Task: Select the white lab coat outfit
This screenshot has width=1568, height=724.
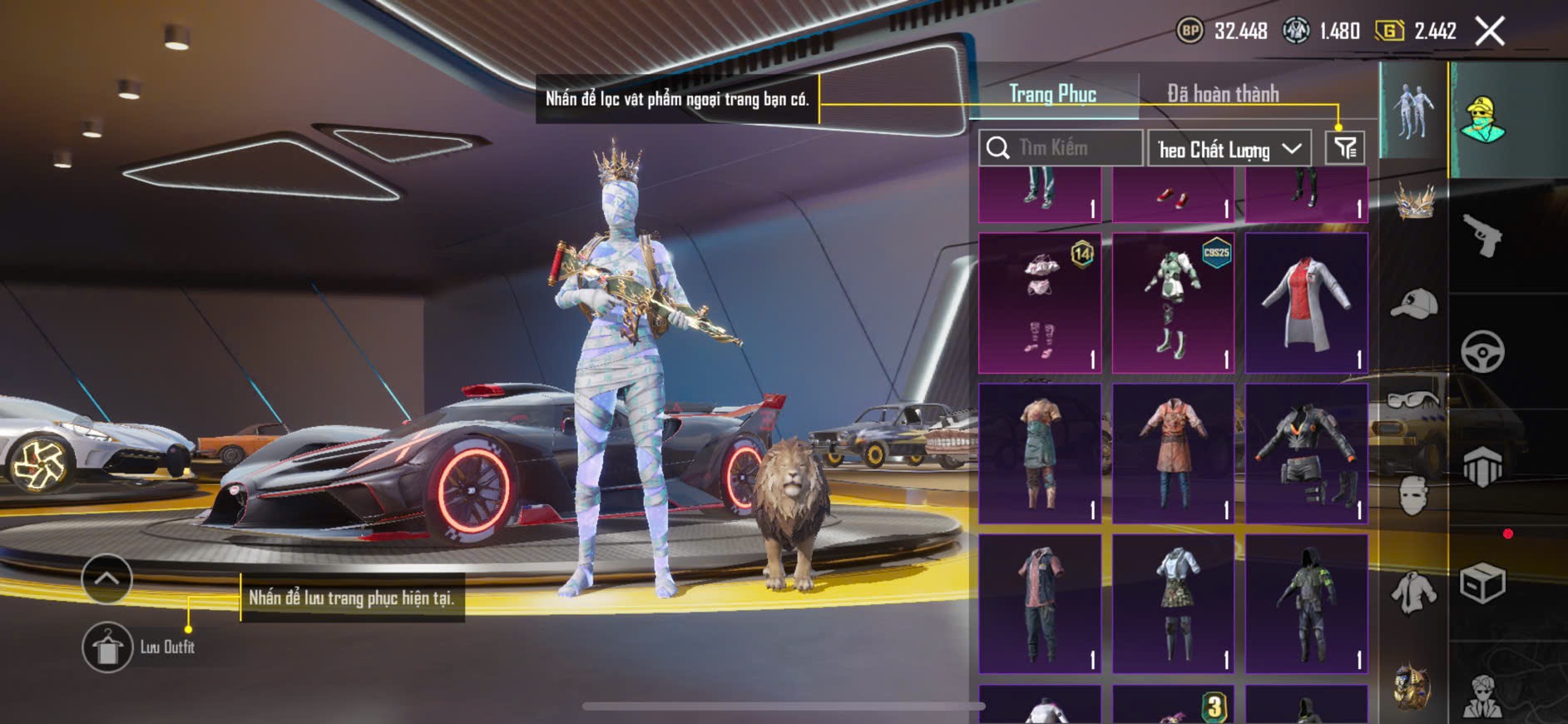Action: coord(1306,303)
